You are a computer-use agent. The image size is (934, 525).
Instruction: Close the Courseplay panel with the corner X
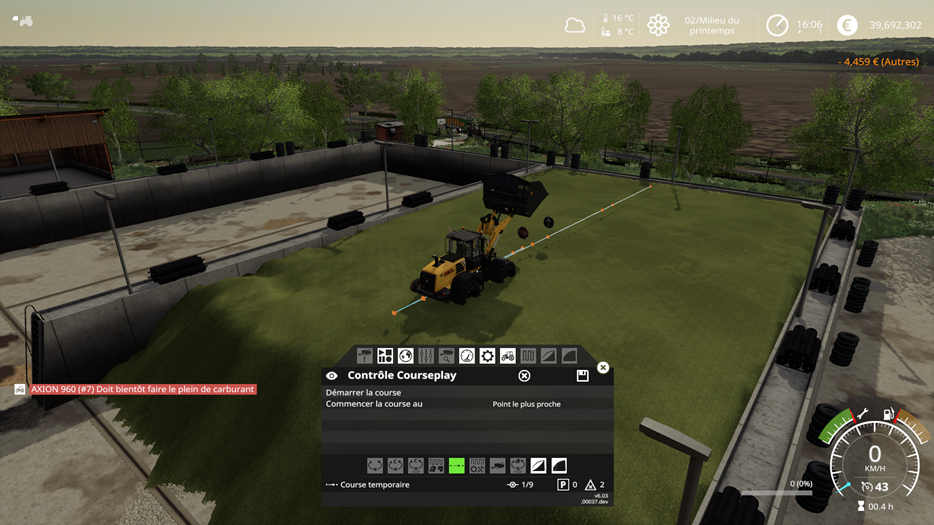603,368
